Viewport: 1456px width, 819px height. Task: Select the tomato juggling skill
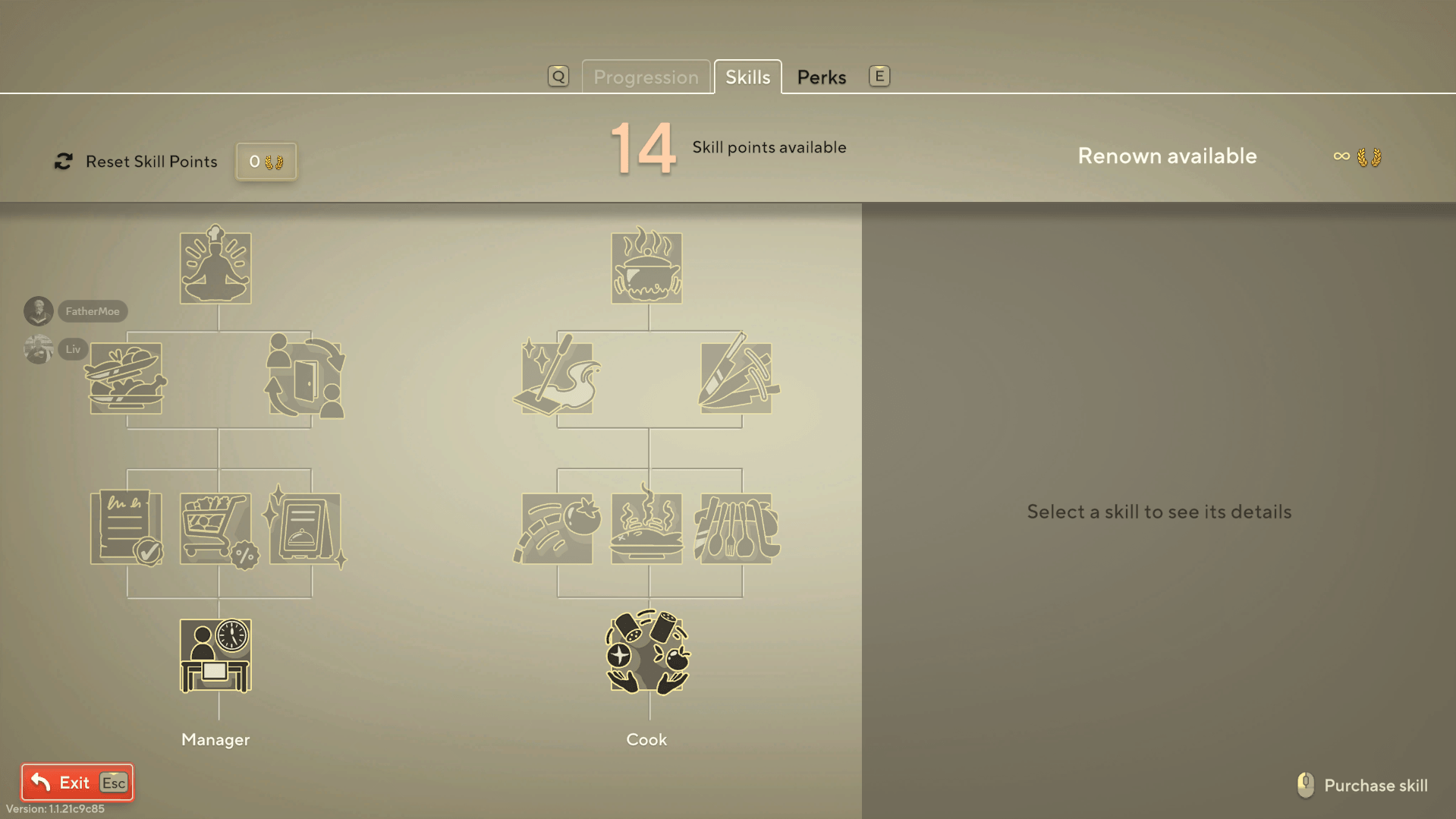coord(558,529)
